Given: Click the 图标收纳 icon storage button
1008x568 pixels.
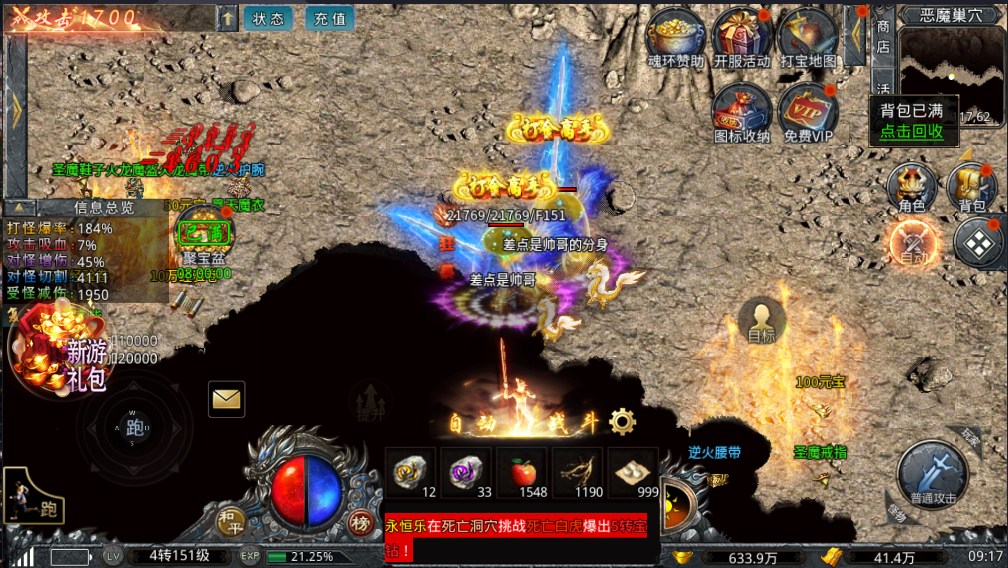Looking at the screenshot, I should pyautogui.click(x=742, y=111).
